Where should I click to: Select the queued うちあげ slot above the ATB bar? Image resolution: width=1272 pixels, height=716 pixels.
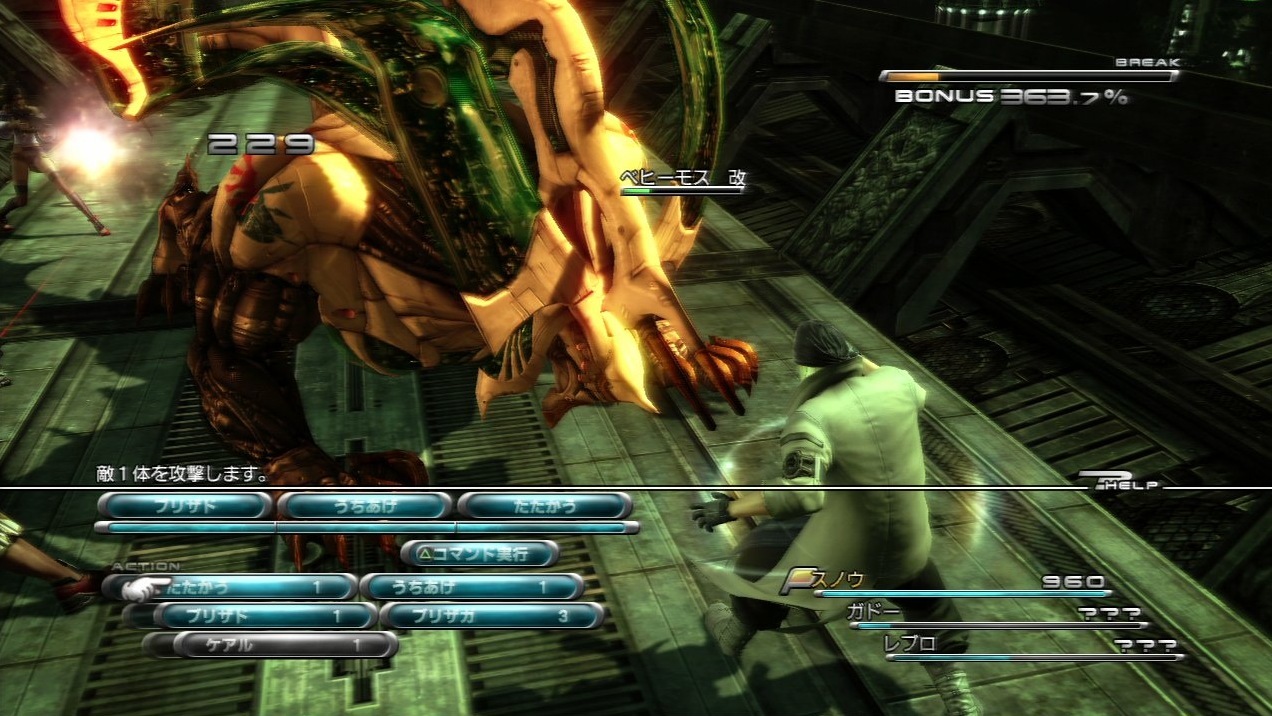(364, 506)
